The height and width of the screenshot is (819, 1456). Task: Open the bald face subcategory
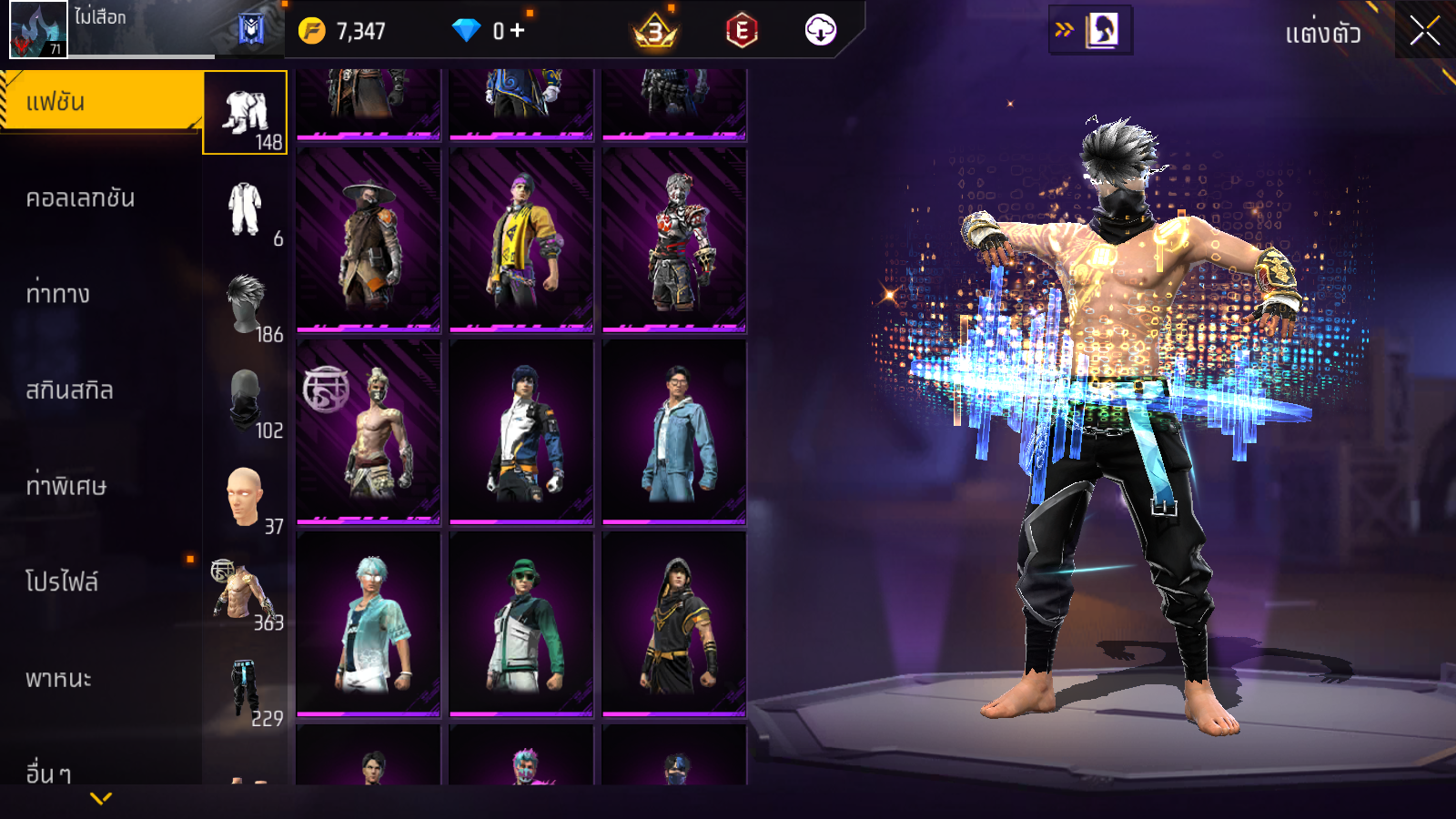[x=245, y=497]
